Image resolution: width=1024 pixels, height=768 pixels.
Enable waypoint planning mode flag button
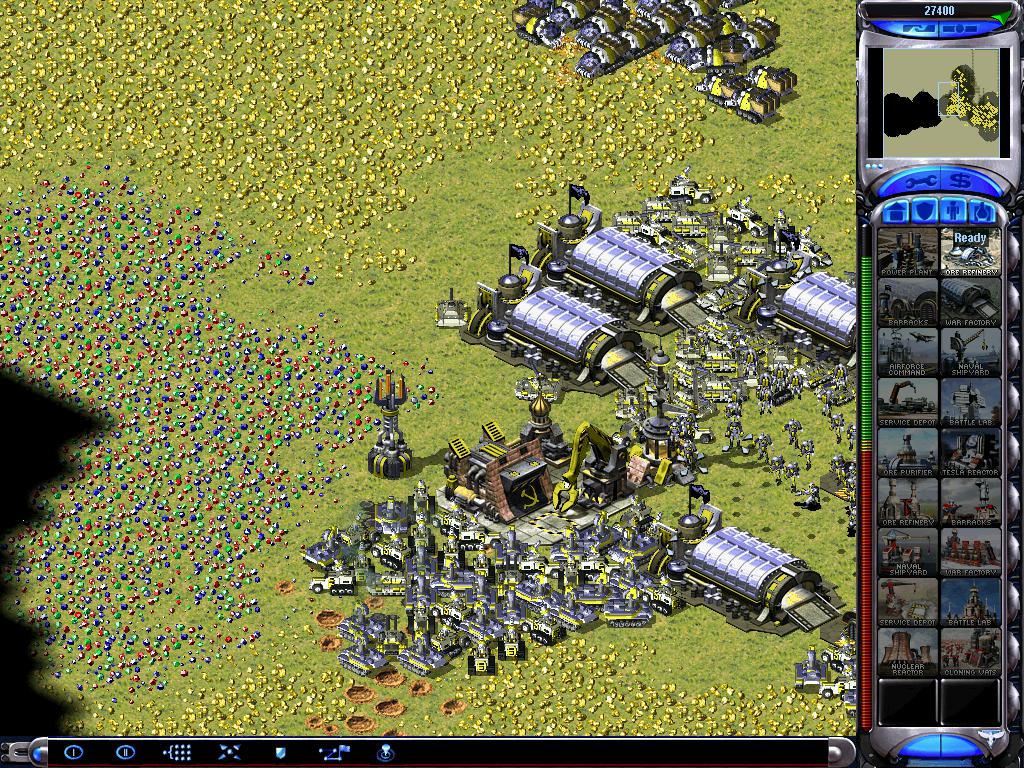333,751
